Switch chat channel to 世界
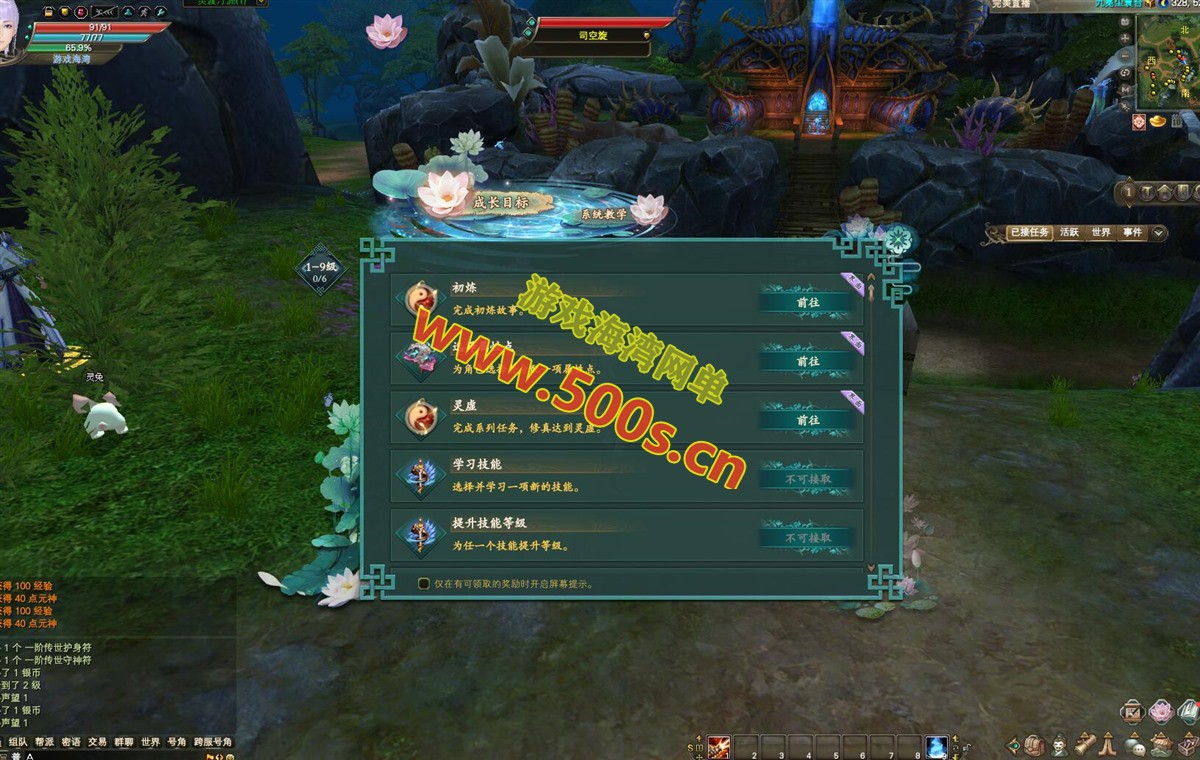1200x760 pixels. click(x=150, y=742)
